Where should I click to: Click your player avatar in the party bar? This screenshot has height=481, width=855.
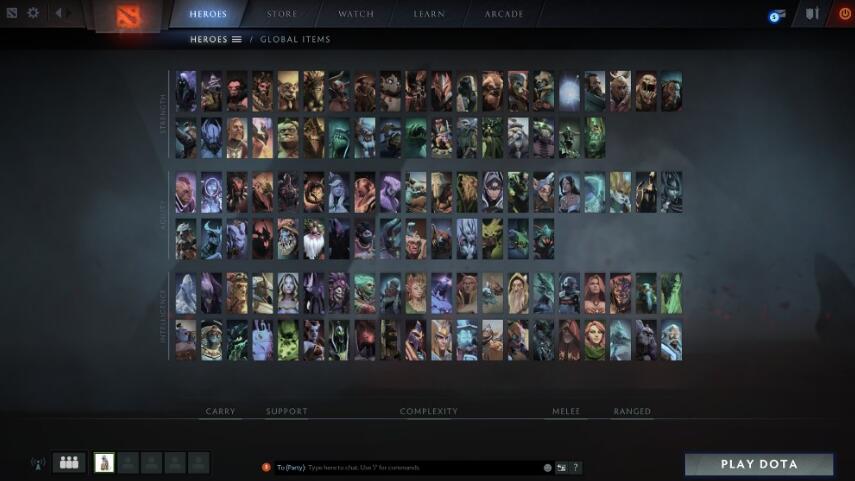point(104,463)
